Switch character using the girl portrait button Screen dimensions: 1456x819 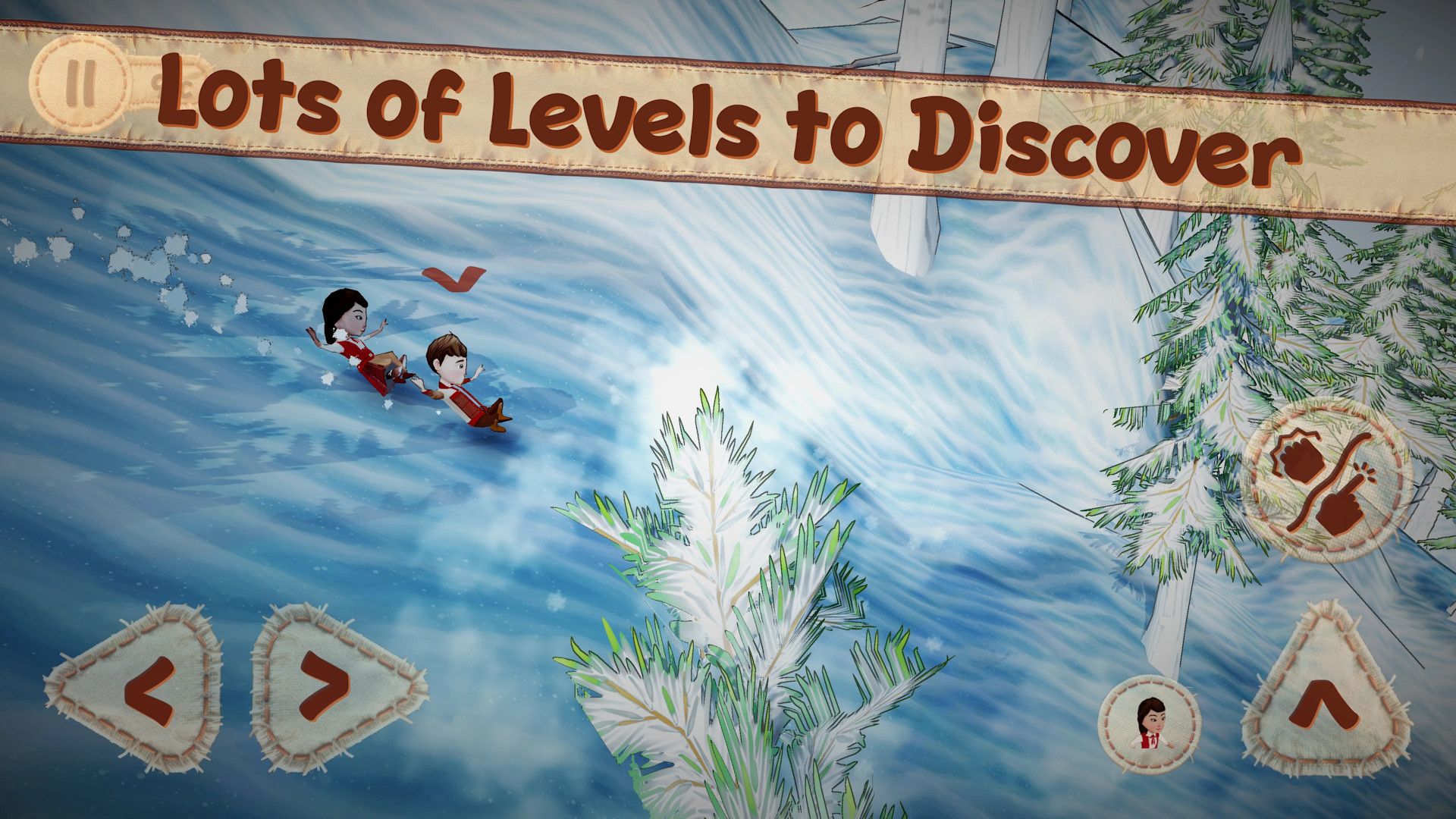pos(1150,723)
